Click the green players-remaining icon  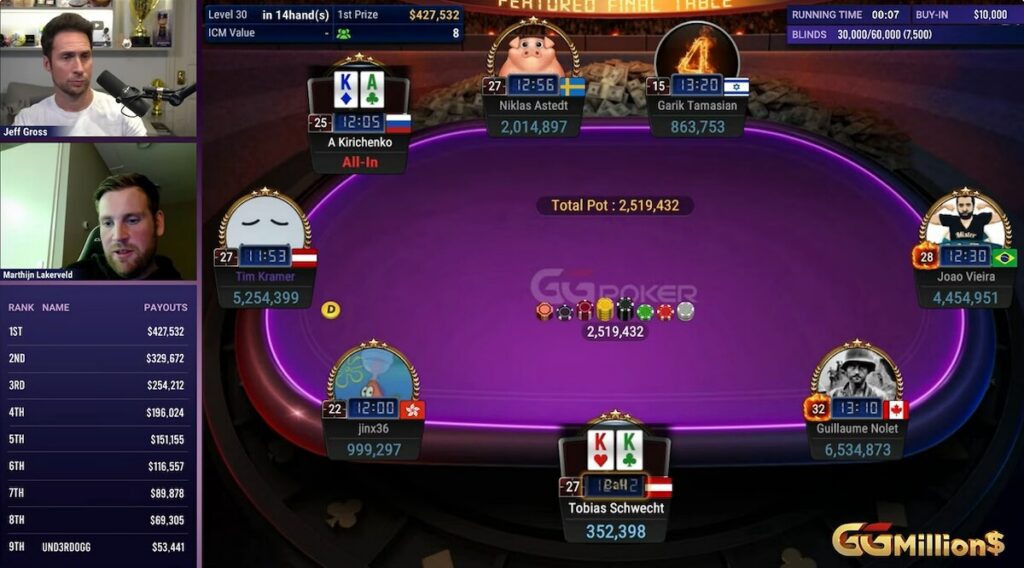coord(344,33)
